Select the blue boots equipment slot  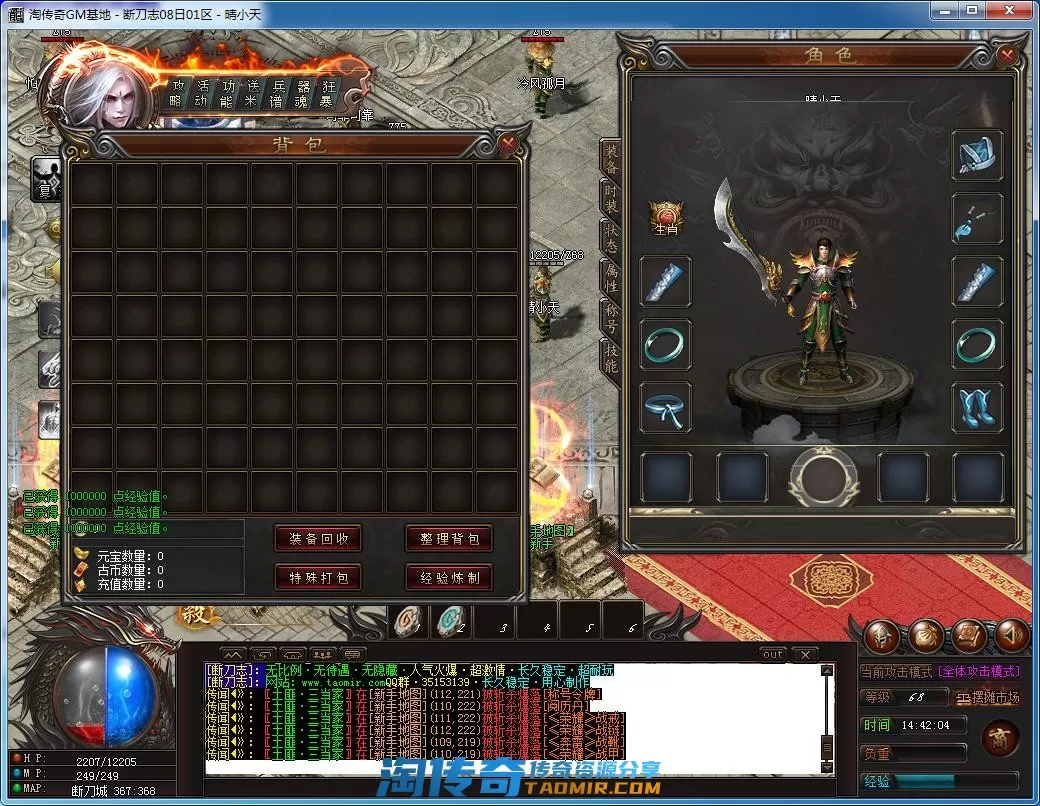pos(976,407)
